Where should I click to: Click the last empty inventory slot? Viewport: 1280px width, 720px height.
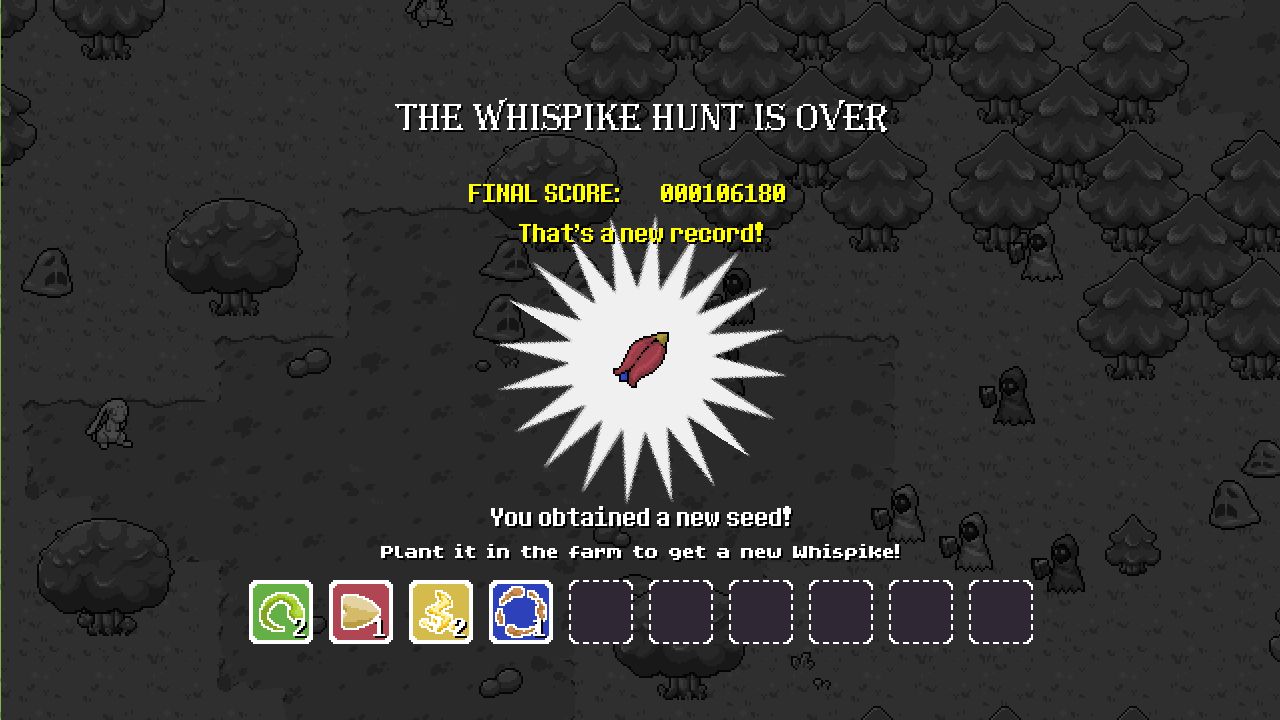(1000, 611)
